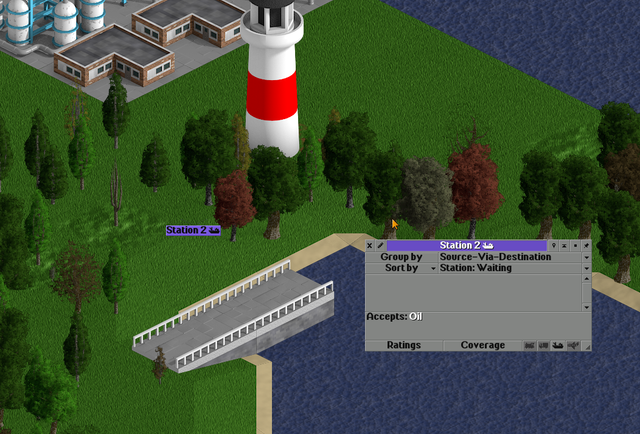
Task: Select the Station 2 sign label on map
Action: point(193,230)
